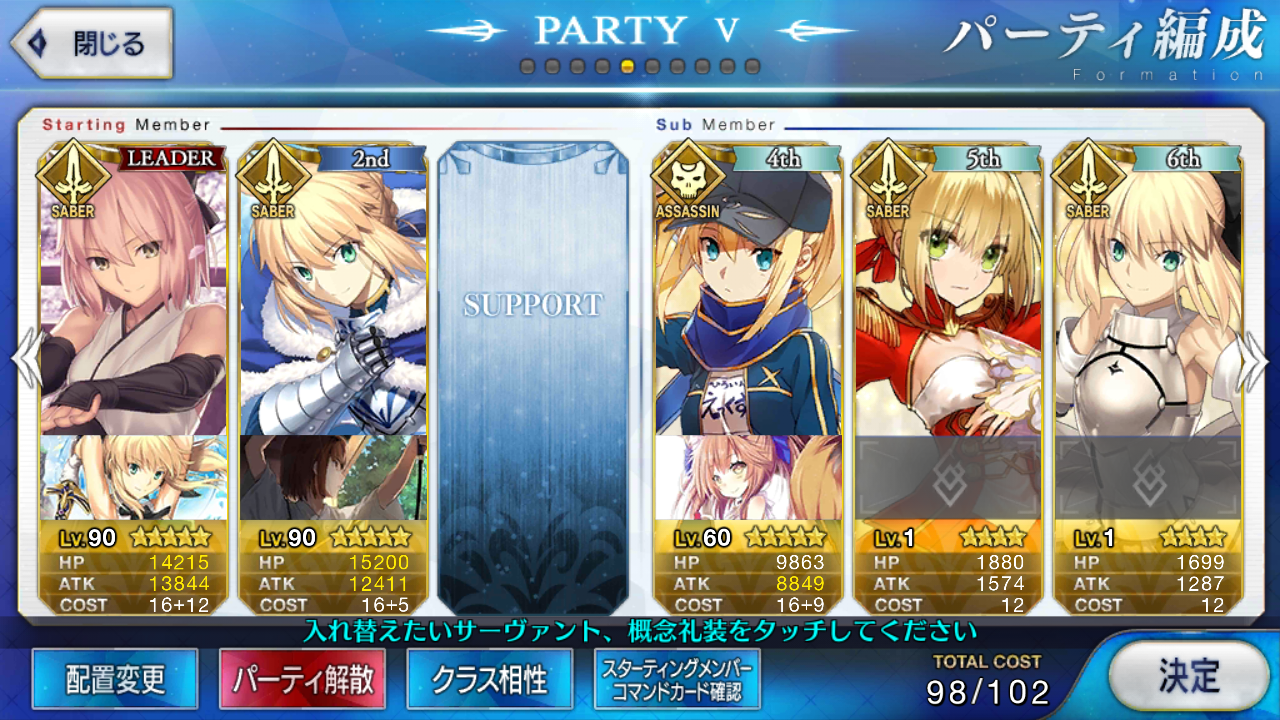Choose the 2nd slot Saber servant
The image size is (1280, 720).
point(333,300)
